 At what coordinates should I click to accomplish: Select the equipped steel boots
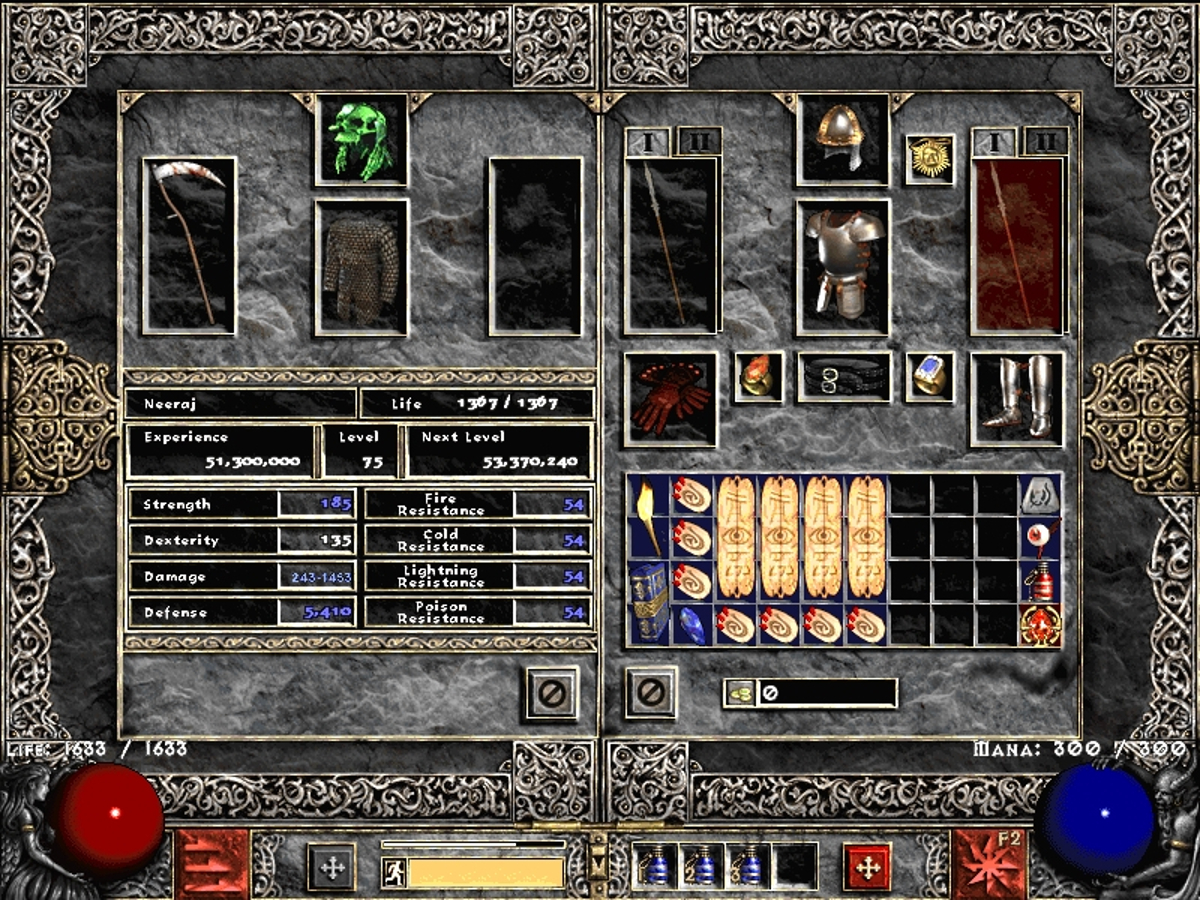point(1017,398)
